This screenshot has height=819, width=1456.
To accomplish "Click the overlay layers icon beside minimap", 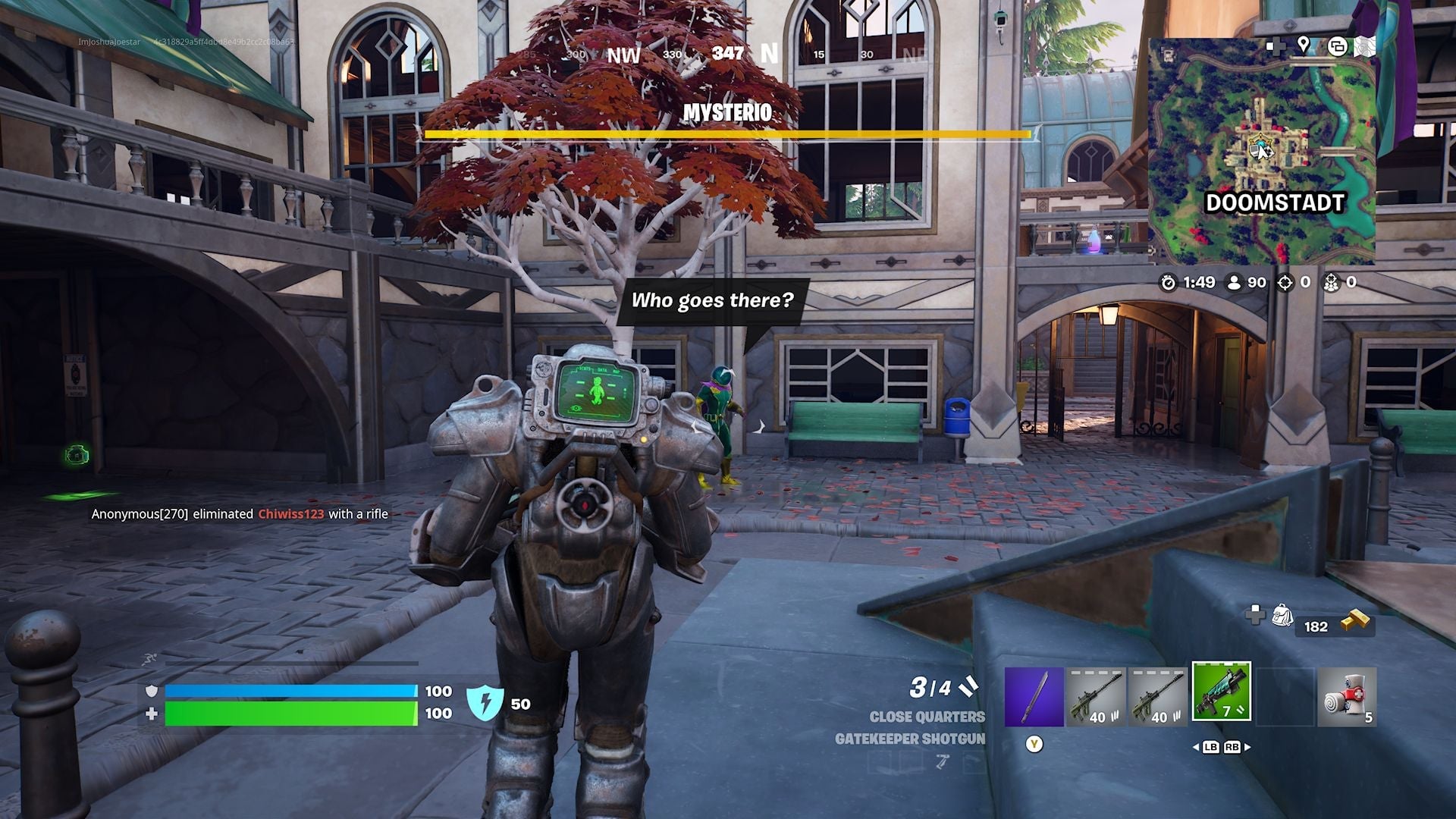I will (x=1338, y=45).
